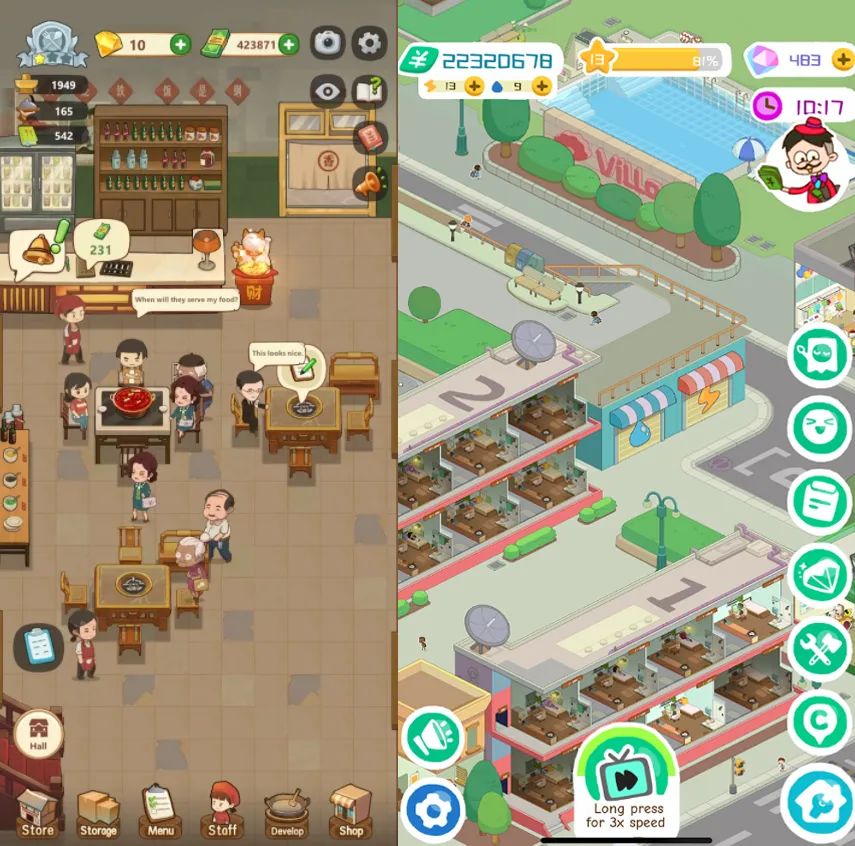This screenshot has height=846, width=855.
Task: Toggle the eye visibility button
Action: (327, 91)
